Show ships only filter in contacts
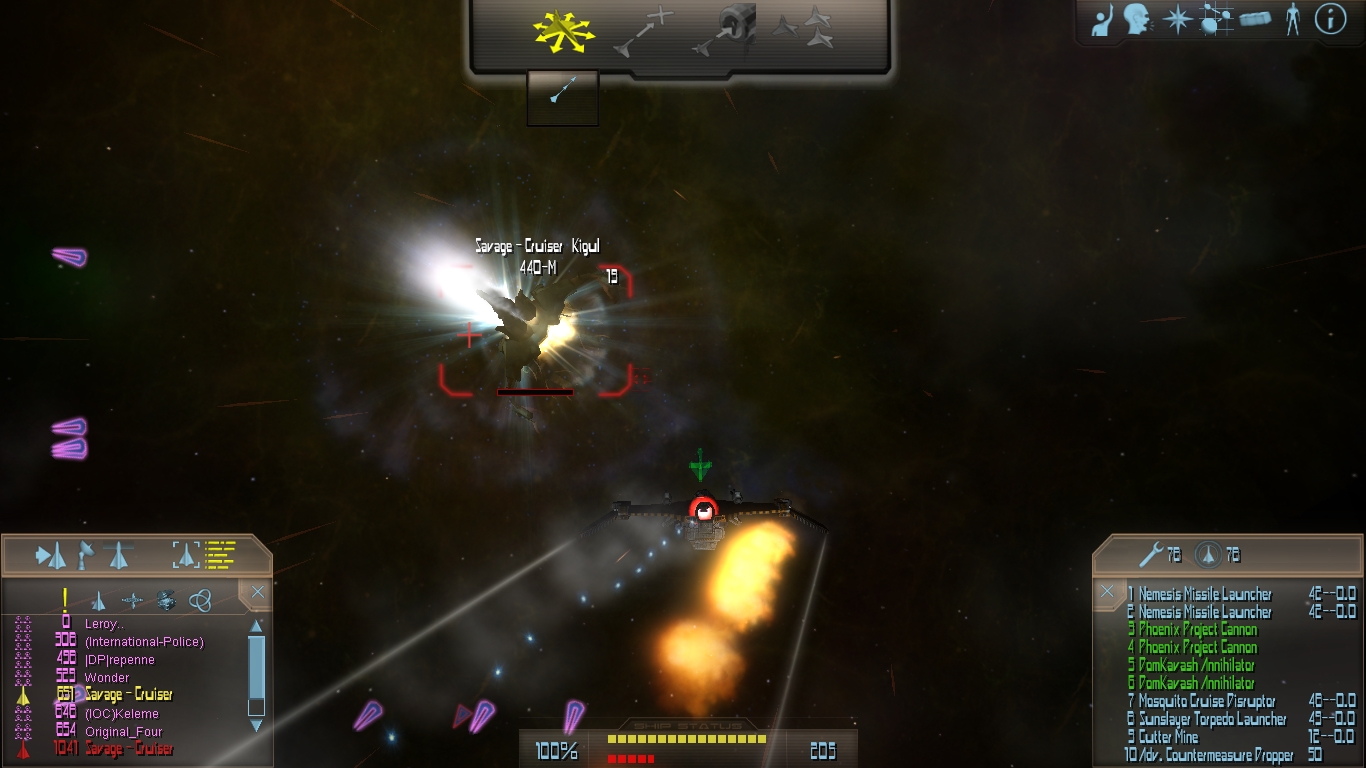Screen dimensions: 1366x768 point(99,600)
